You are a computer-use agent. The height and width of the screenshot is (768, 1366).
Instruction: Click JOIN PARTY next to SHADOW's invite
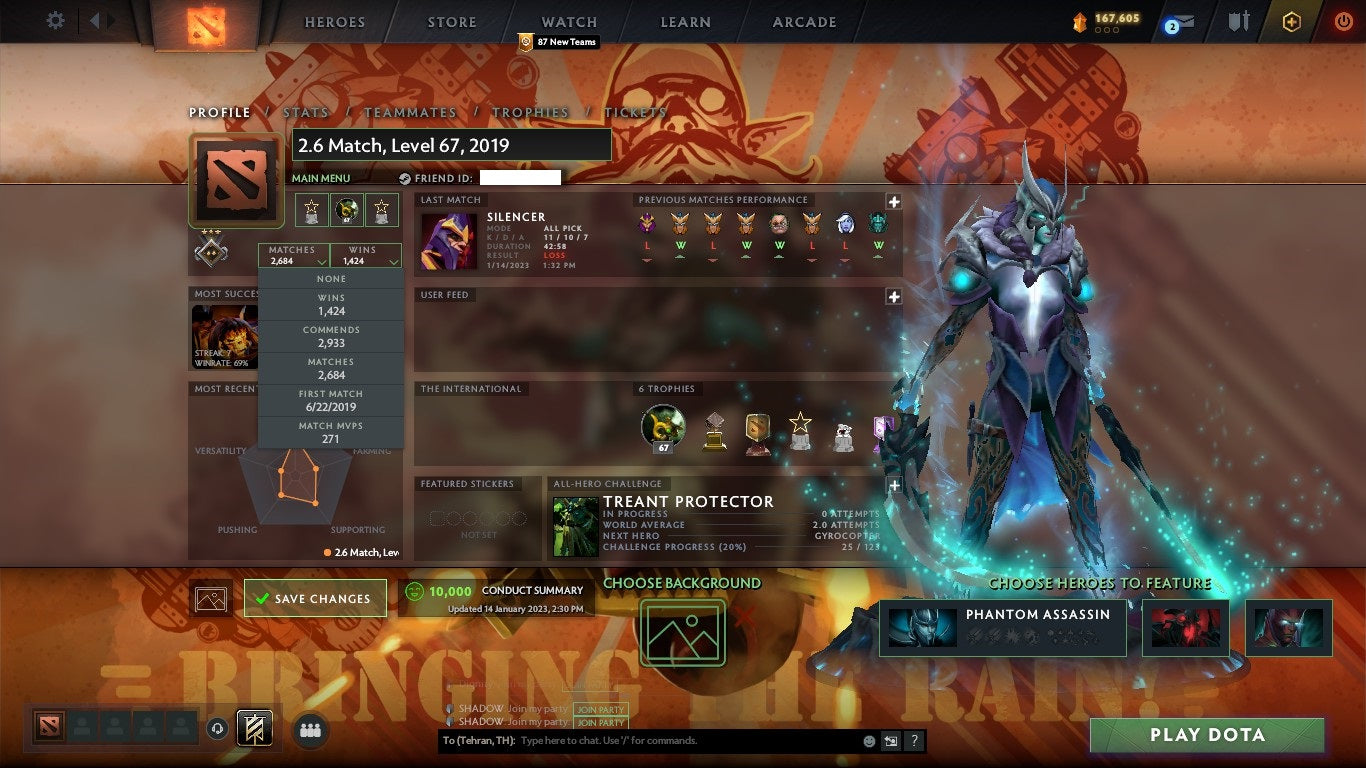[x=599, y=708]
